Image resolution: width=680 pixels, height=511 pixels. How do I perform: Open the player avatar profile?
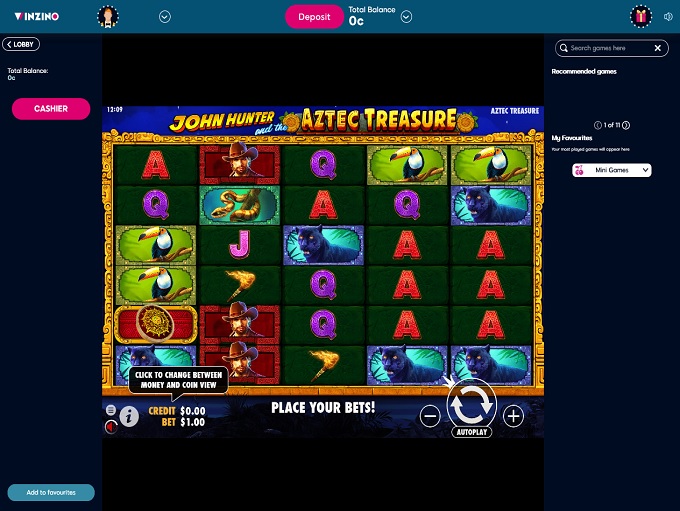point(108,17)
